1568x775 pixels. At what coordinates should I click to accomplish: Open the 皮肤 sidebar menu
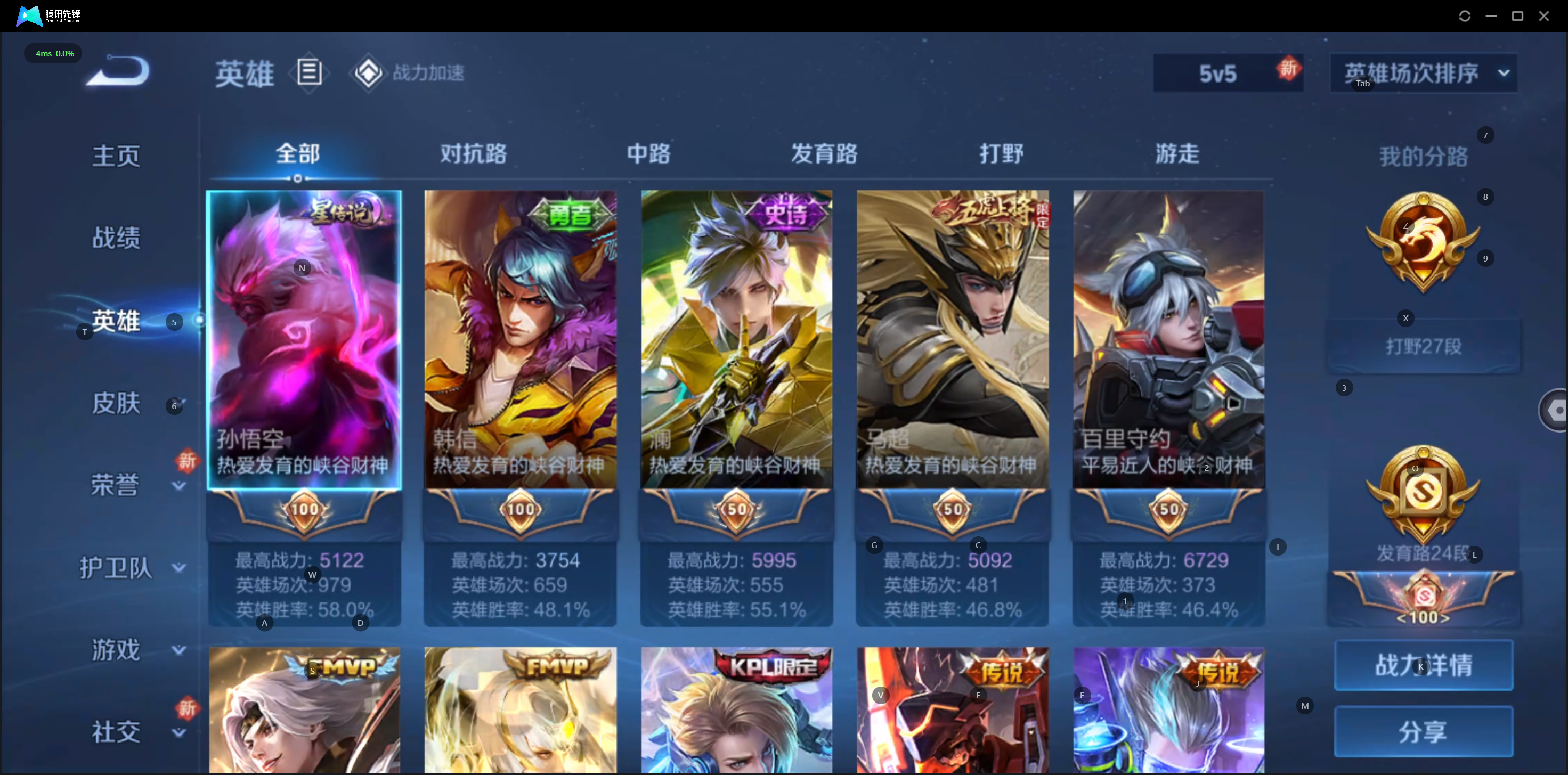pos(116,403)
